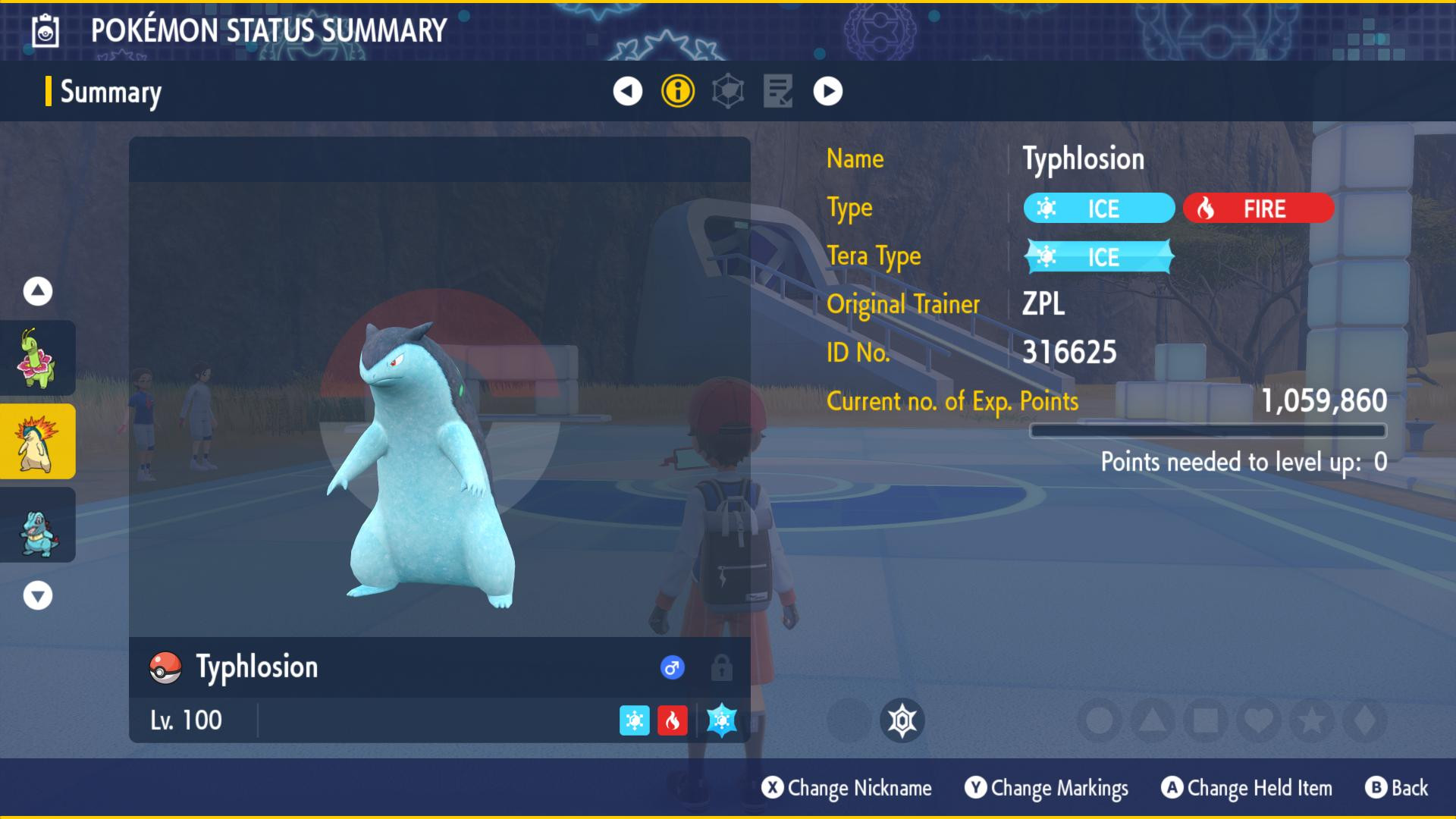Click the heart marking symbol
The width and height of the screenshot is (1456, 819).
click(x=1259, y=720)
